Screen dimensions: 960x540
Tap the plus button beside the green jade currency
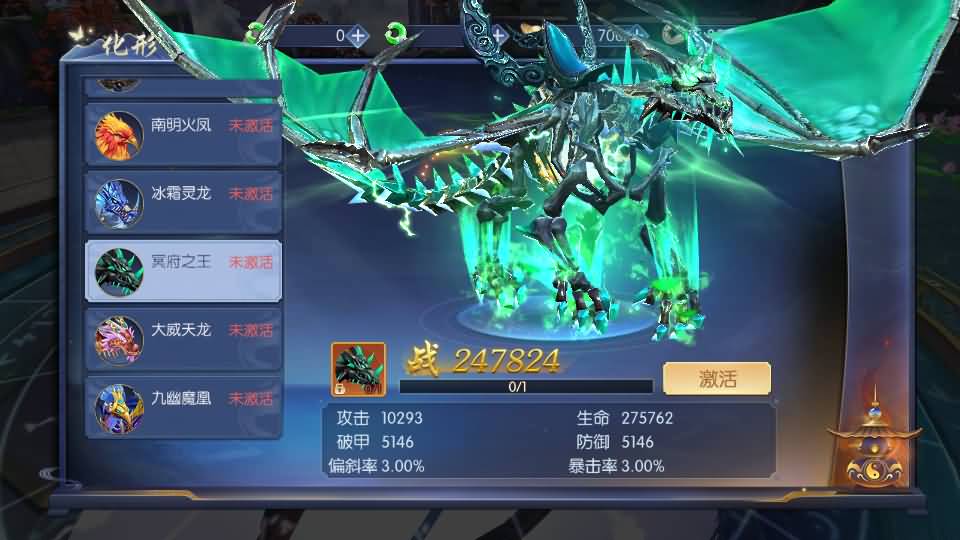(x=499, y=35)
